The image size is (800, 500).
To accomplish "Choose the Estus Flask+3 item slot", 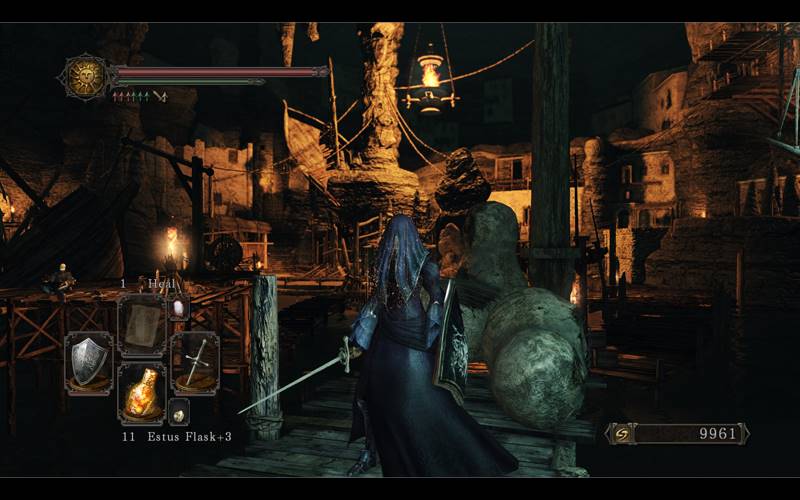I will (x=141, y=391).
